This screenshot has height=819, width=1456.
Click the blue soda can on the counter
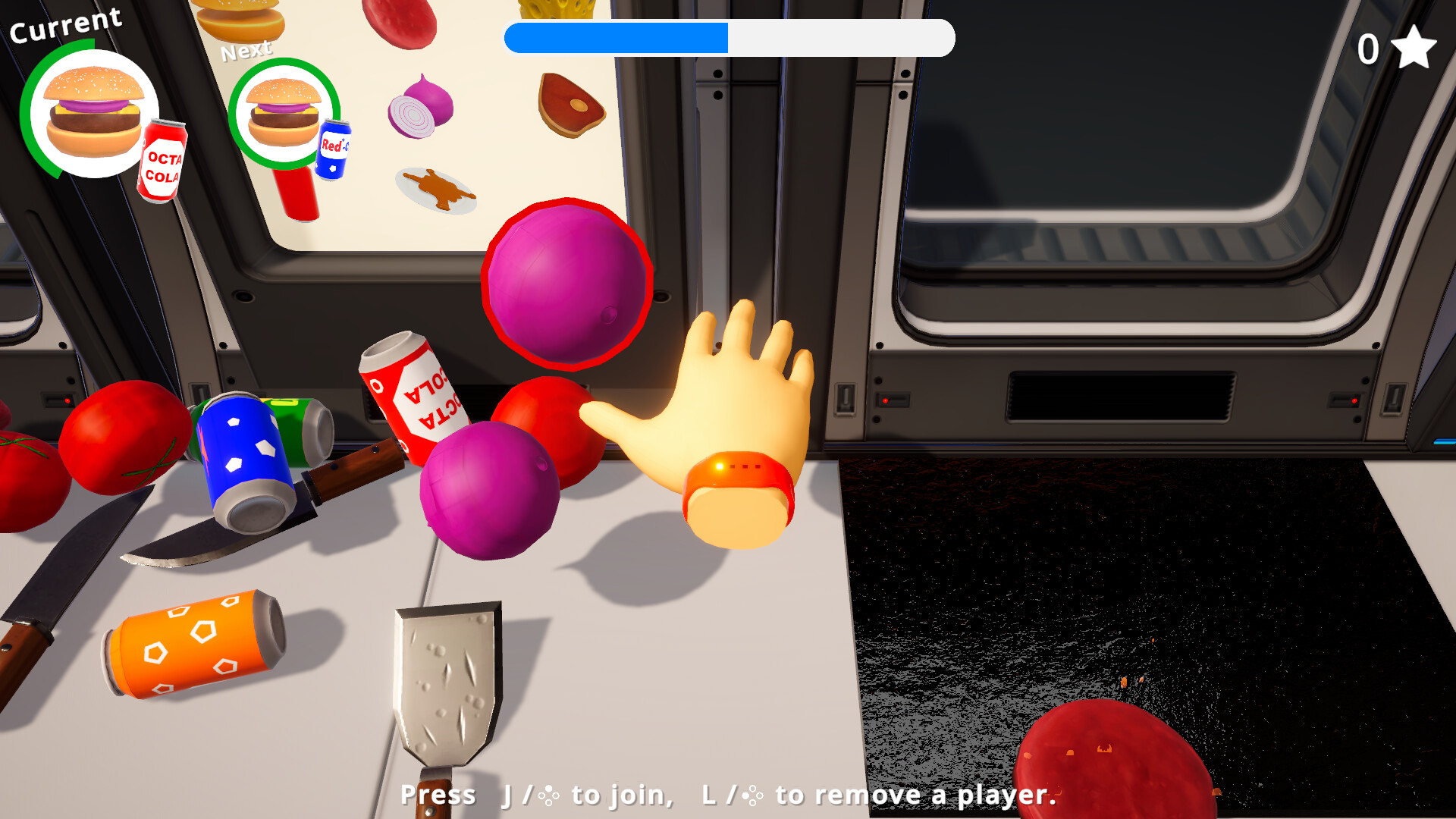[250, 455]
